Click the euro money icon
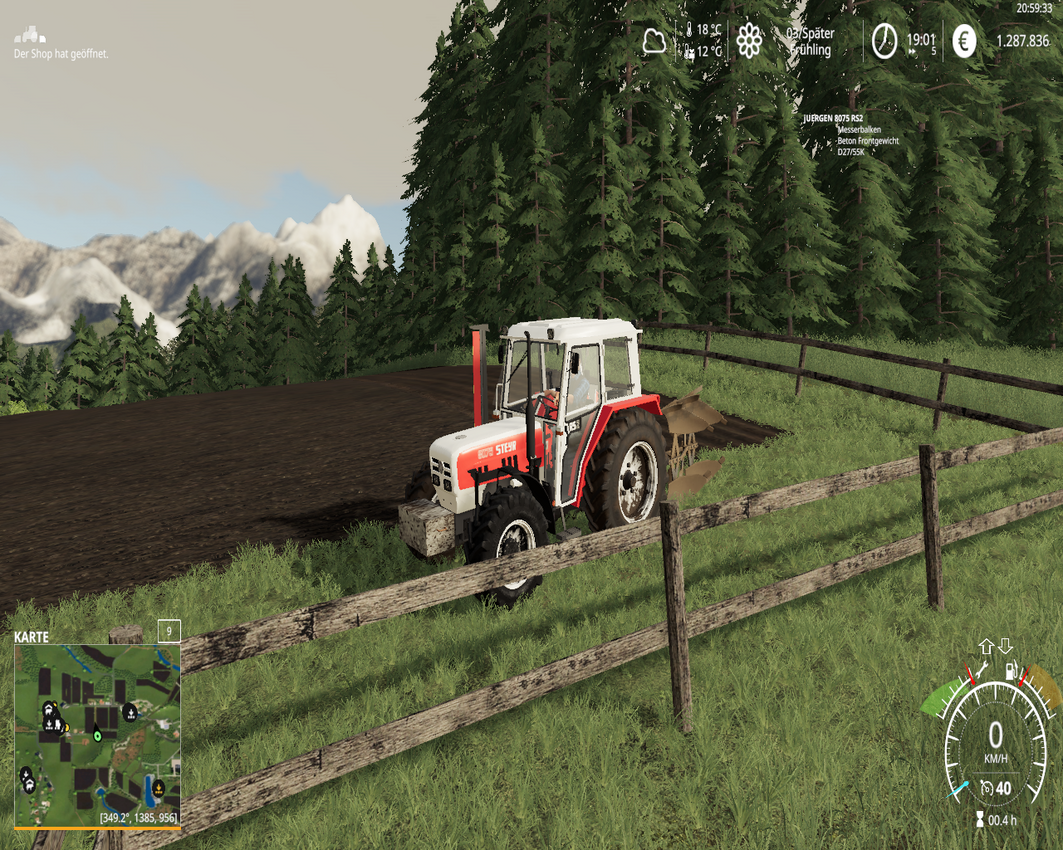The width and height of the screenshot is (1063, 850). [963, 42]
